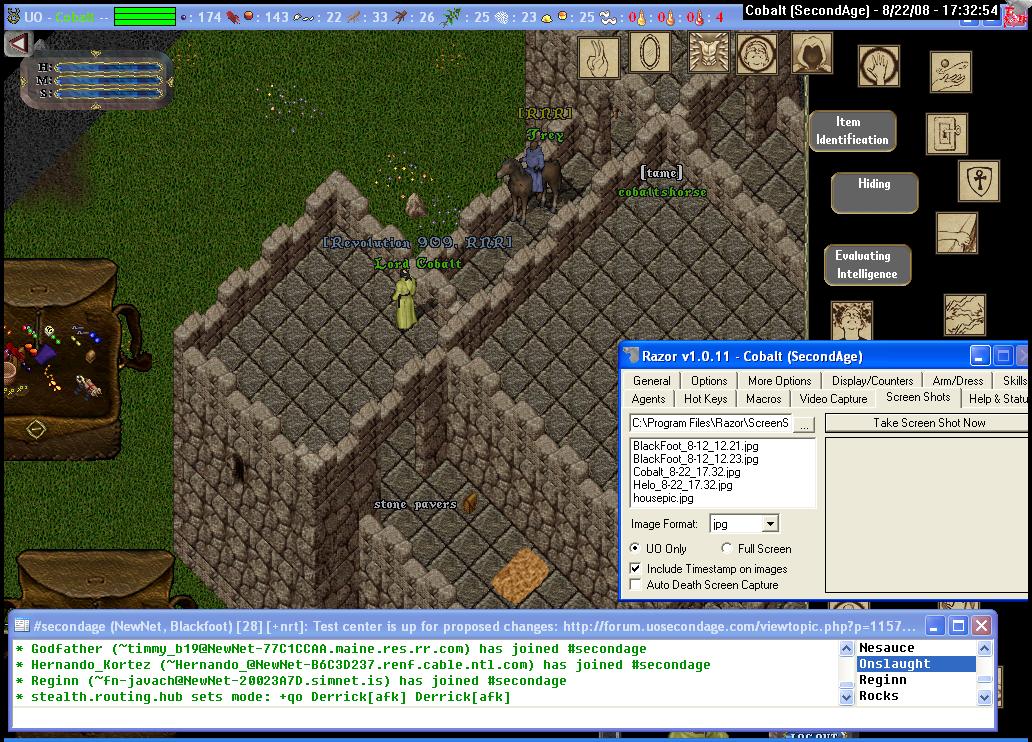1032x742 pixels.
Task: Select Reginn in the chat user list
Action: coord(883,680)
